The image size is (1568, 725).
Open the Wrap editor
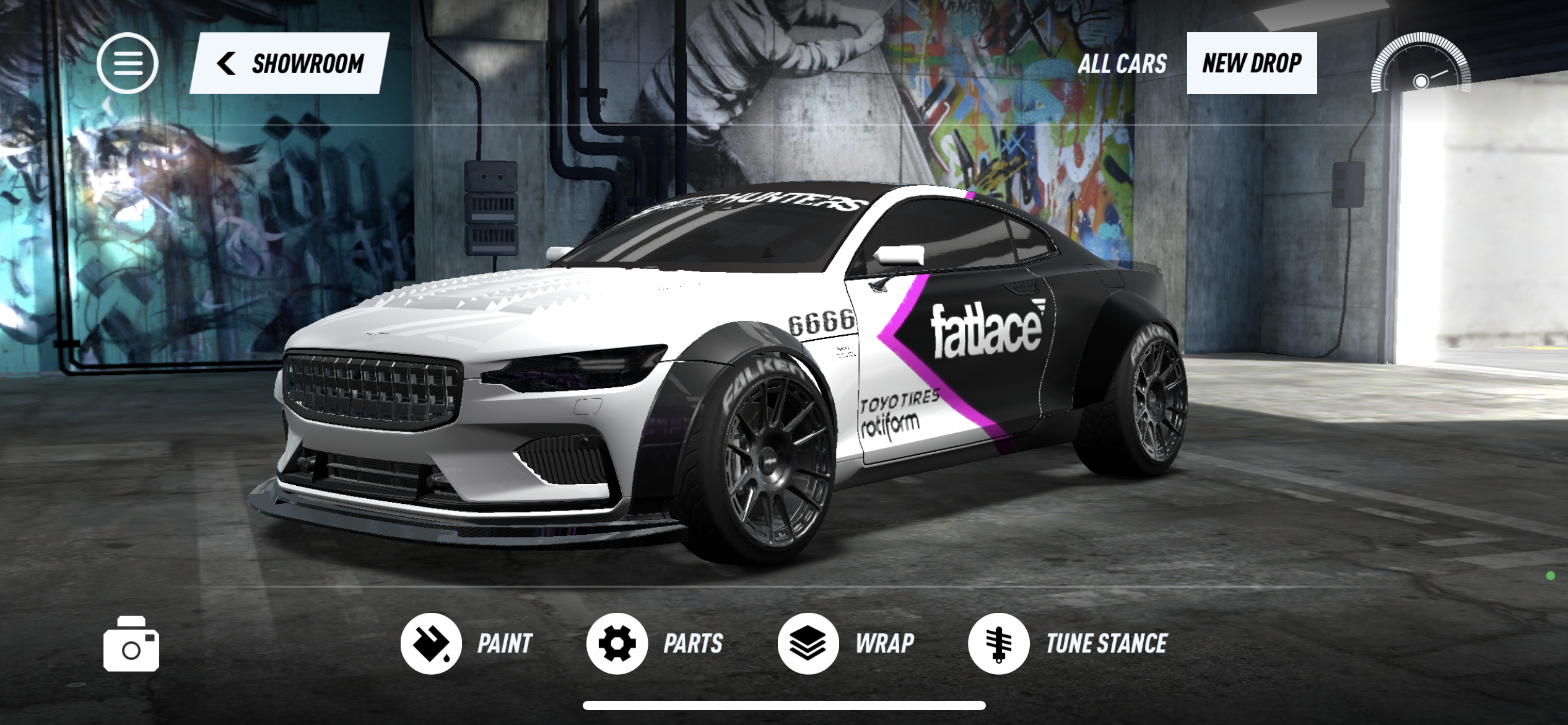pyautogui.click(x=846, y=643)
